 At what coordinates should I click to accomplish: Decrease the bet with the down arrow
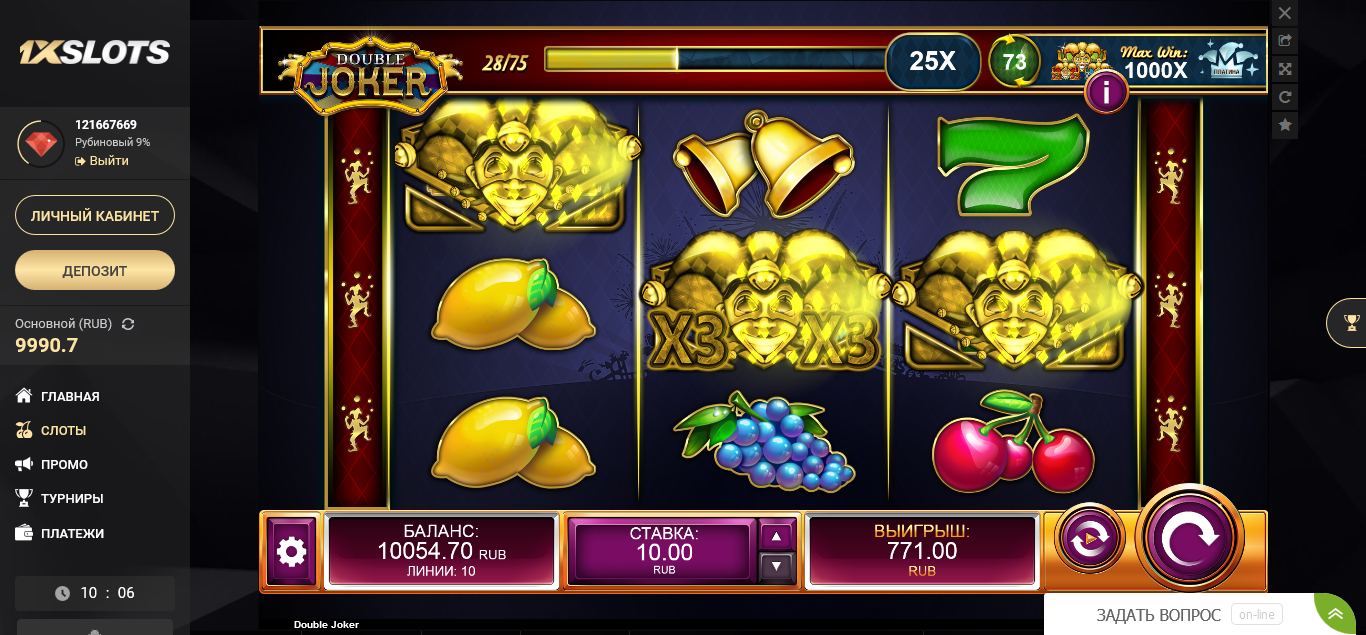[777, 567]
